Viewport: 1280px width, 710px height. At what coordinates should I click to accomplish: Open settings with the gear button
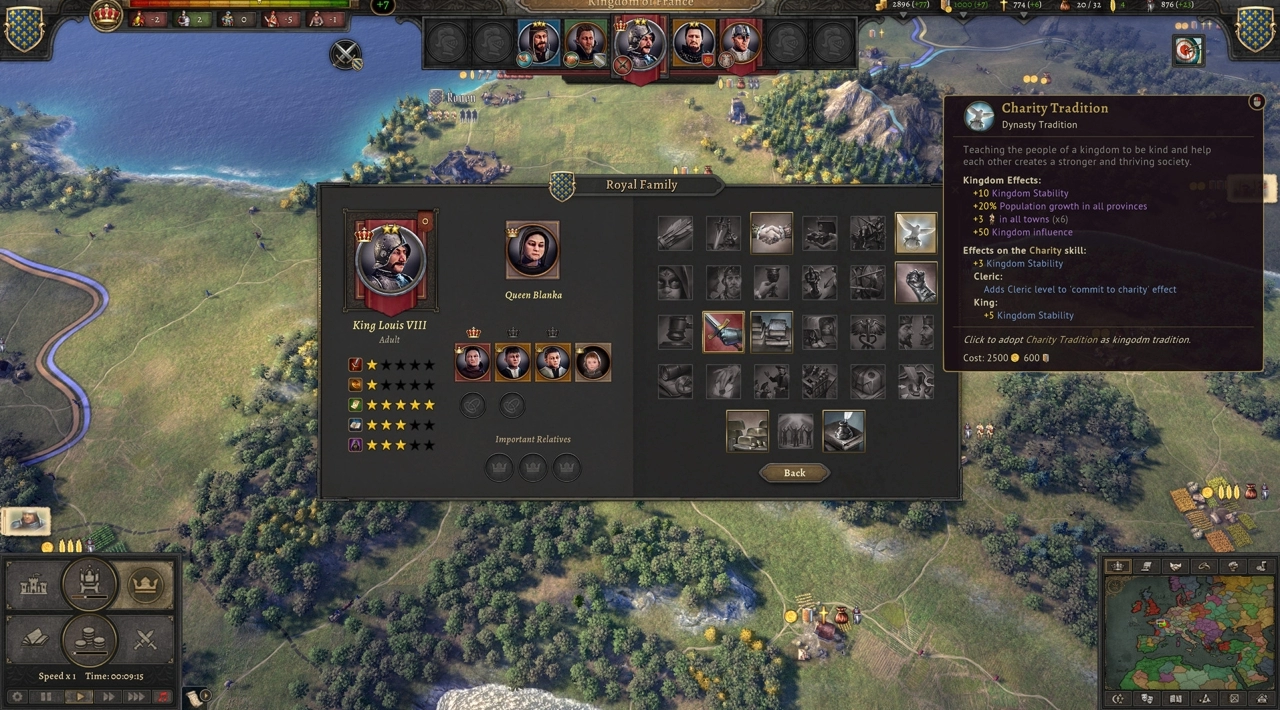coord(17,697)
